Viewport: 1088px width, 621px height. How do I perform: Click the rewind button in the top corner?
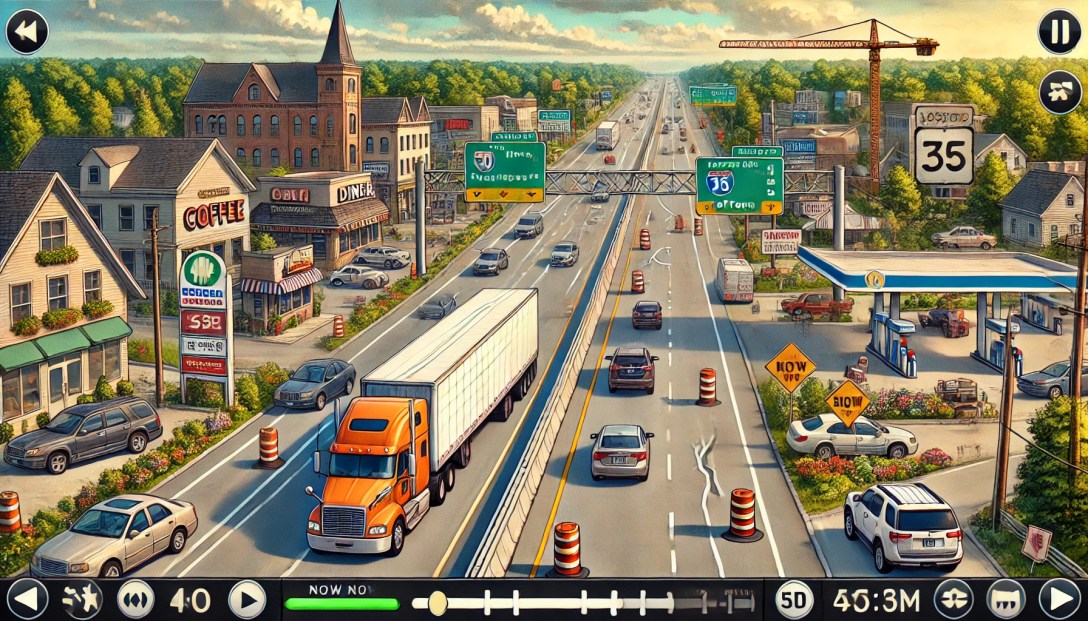pyautogui.click(x=27, y=31)
